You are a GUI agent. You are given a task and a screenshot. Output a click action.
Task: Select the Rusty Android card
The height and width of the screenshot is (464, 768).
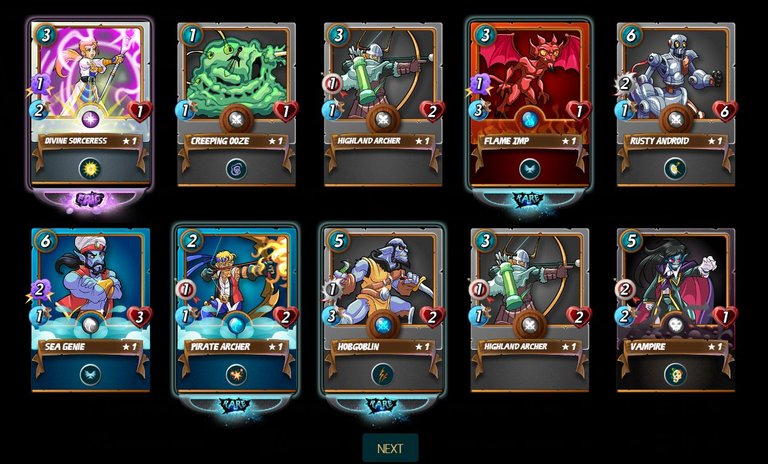point(675,102)
